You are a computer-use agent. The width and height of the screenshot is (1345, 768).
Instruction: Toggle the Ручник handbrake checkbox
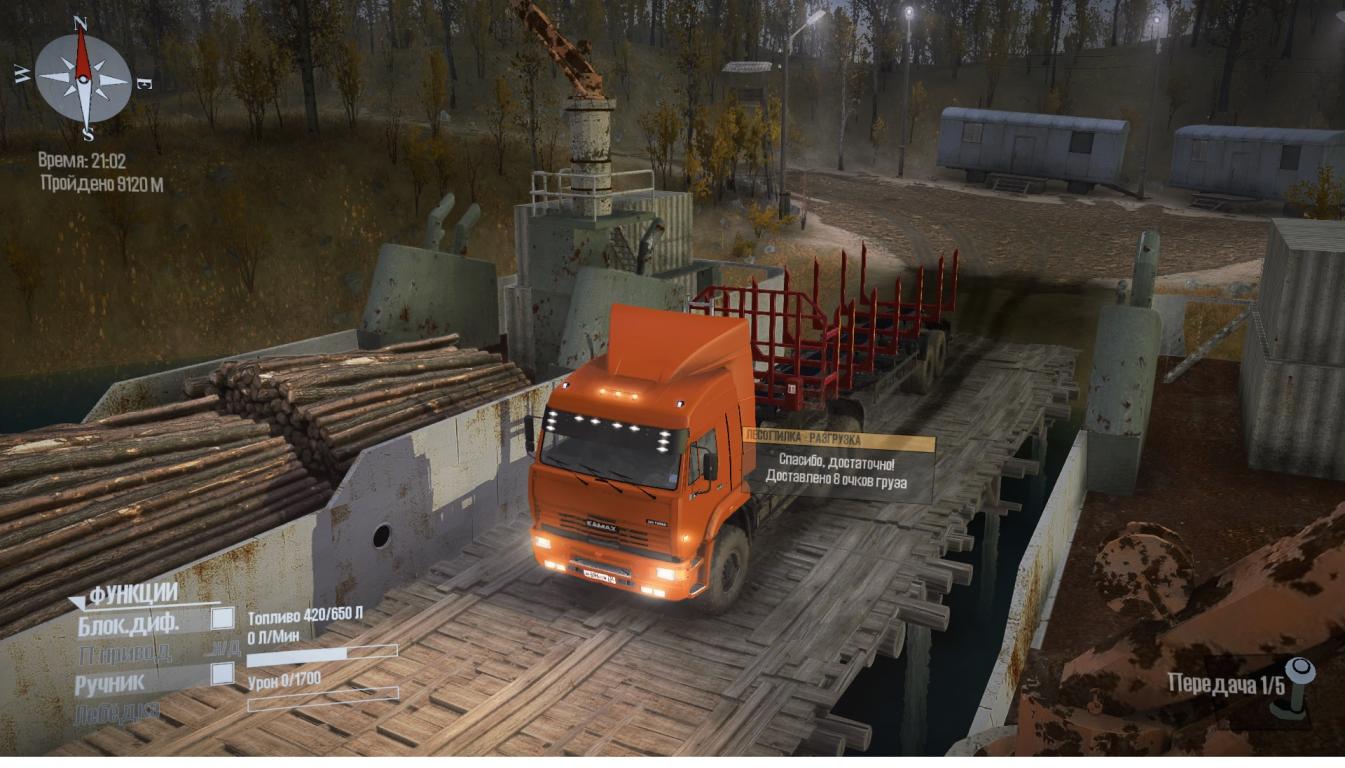coord(222,673)
